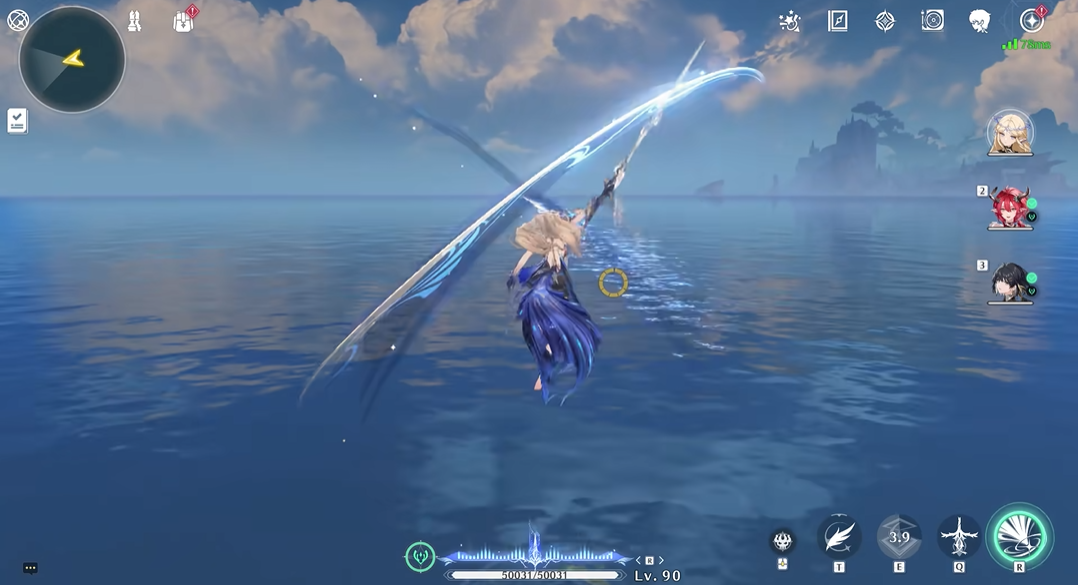The image size is (1078, 585).
Task: Trigger the glowing green ultimate ability
Action: click(x=1019, y=537)
